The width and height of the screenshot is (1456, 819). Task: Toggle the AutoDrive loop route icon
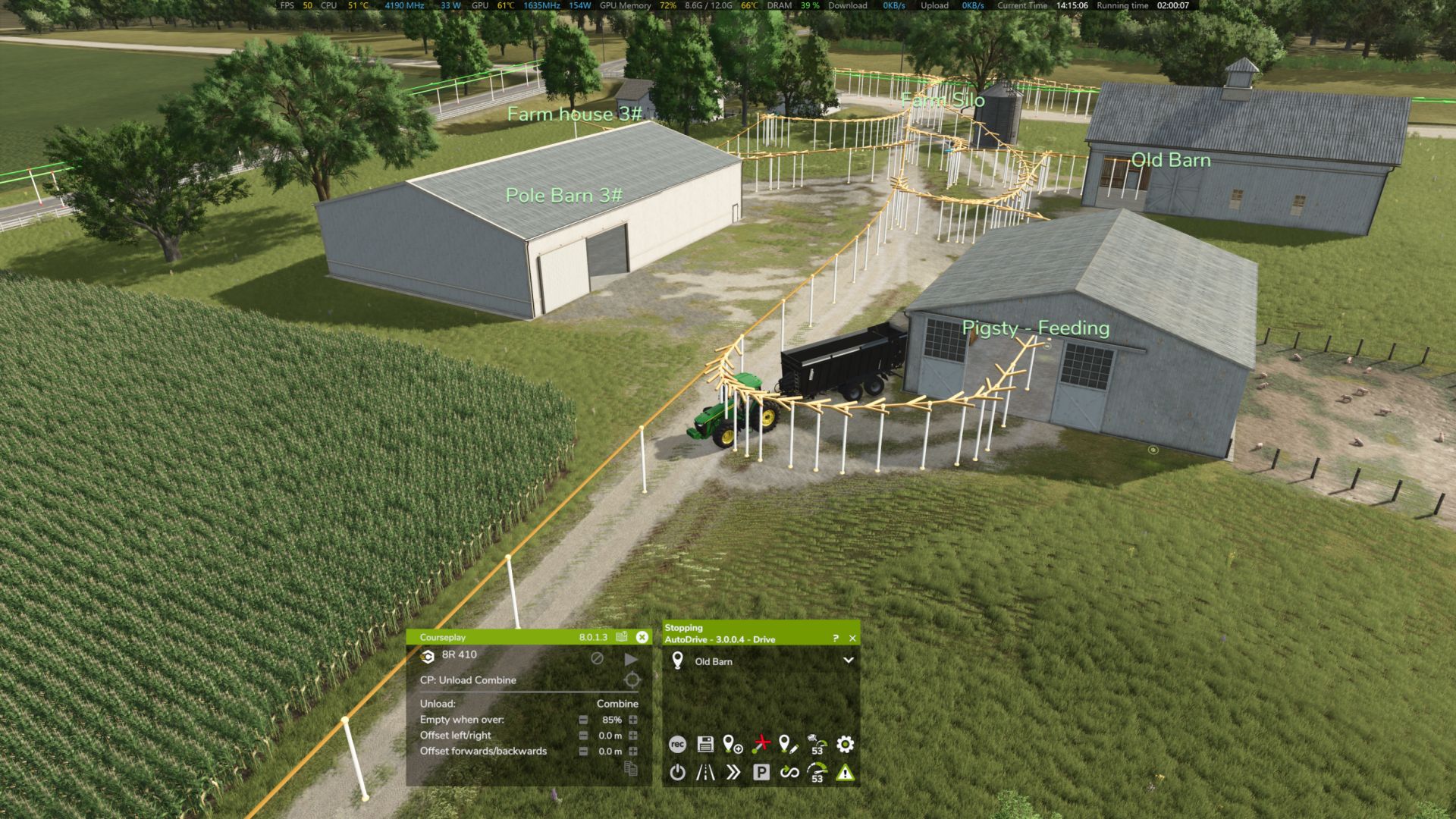pyautogui.click(x=789, y=773)
